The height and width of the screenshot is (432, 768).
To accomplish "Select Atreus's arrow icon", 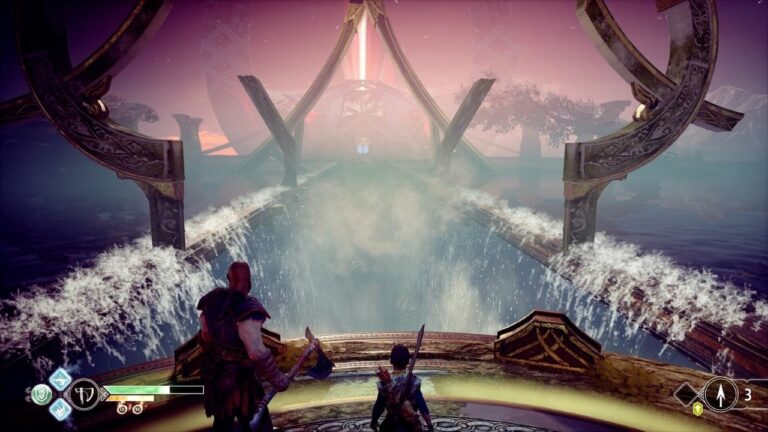I will tap(720, 393).
